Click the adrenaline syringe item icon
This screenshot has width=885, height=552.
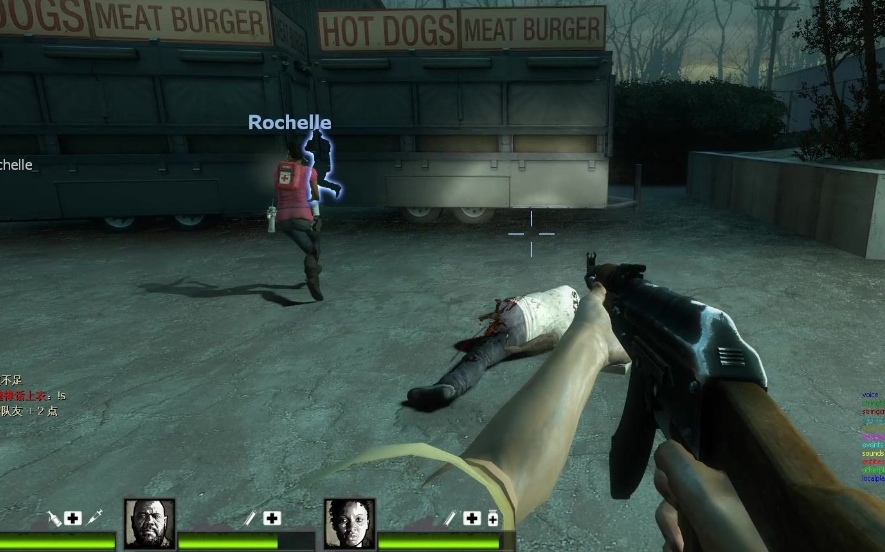[x=96, y=517]
